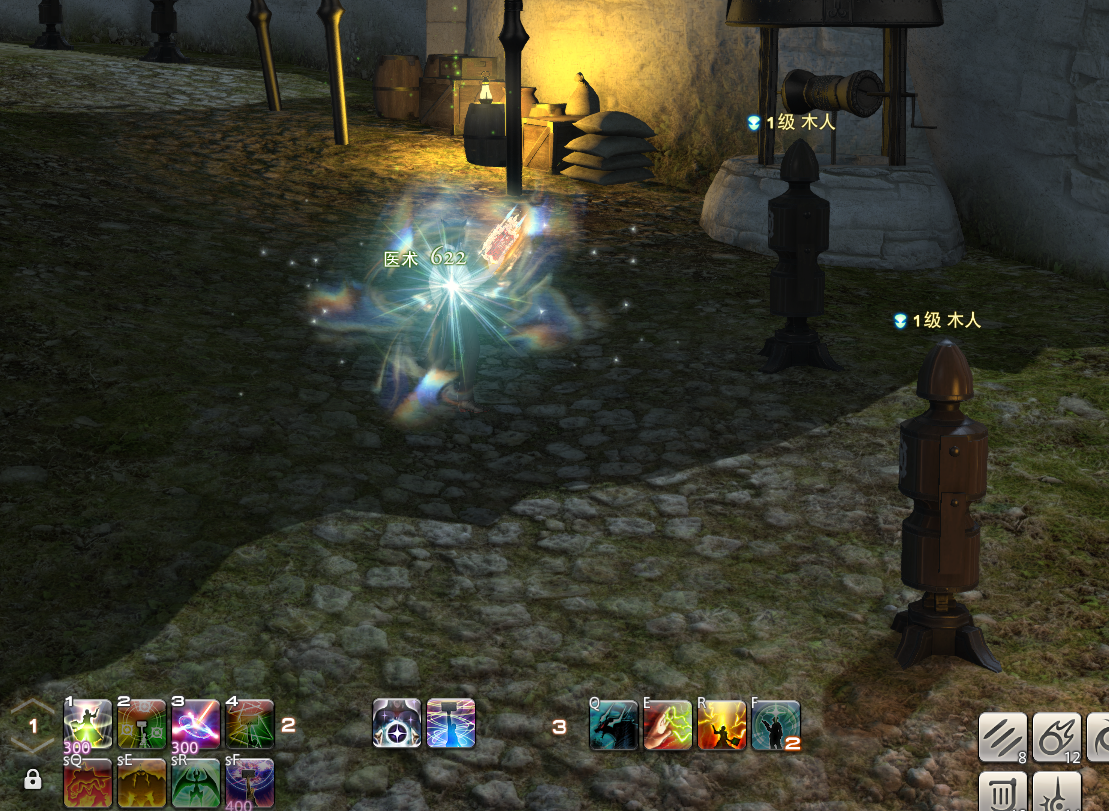Image resolution: width=1109 pixels, height=811 pixels.
Task: Click the three diagonal slashes action button
Action: (x=1002, y=738)
